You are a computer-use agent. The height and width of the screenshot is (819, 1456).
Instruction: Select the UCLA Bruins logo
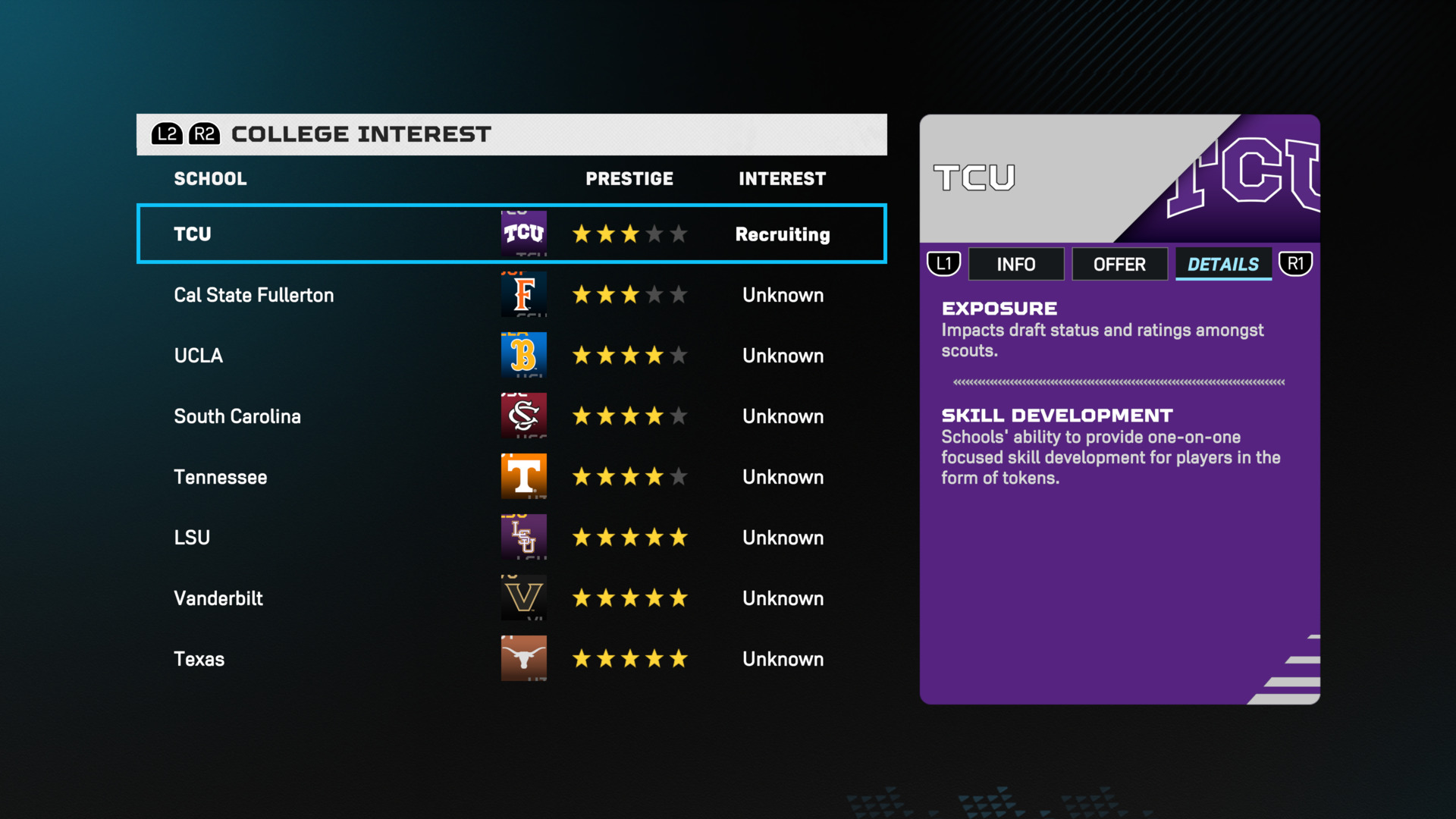tap(524, 355)
